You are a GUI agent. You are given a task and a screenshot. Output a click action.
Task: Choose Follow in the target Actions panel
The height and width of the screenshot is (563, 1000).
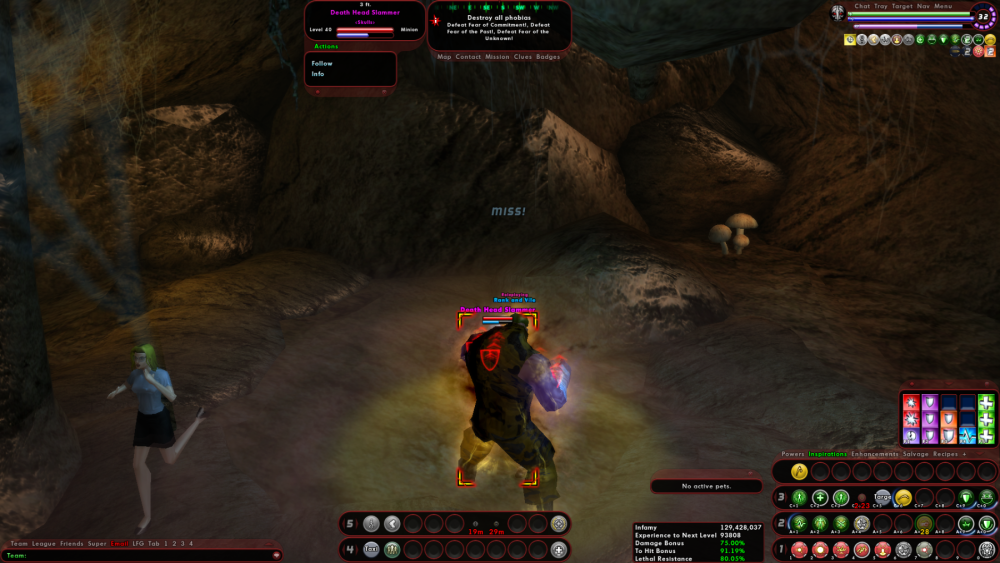[322, 63]
